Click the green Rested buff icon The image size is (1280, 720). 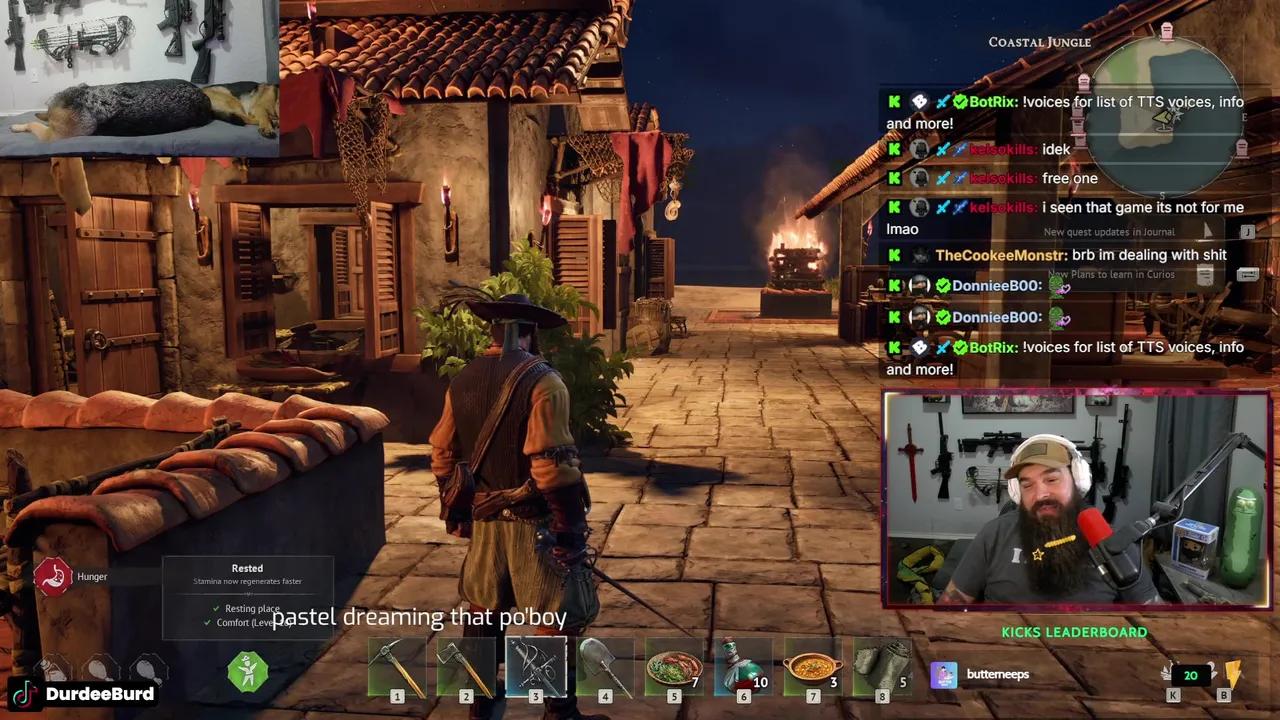(x=247, y=673)
